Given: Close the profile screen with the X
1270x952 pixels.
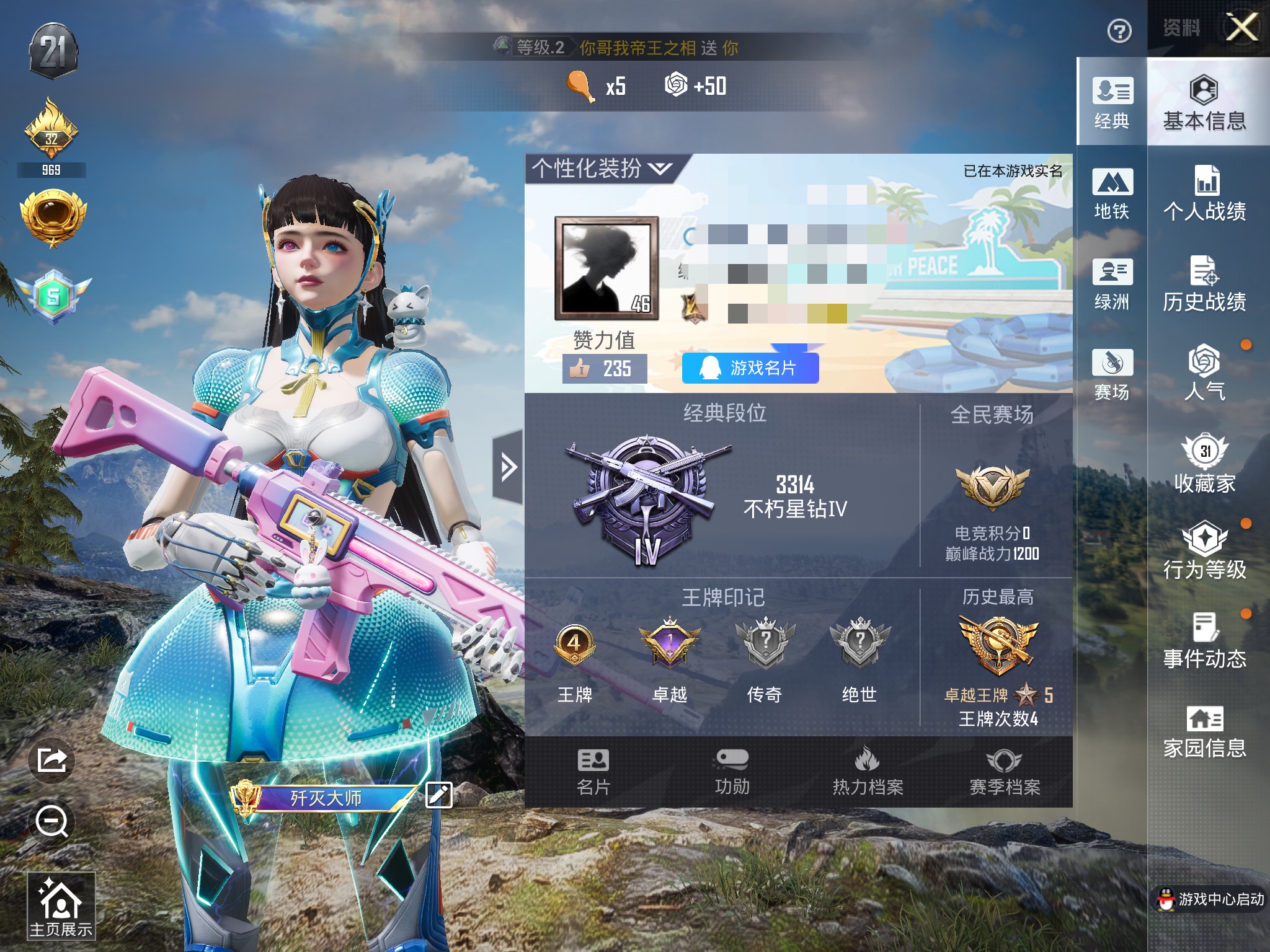Looking at the screenshot, I should click(x=1242, y=28).
